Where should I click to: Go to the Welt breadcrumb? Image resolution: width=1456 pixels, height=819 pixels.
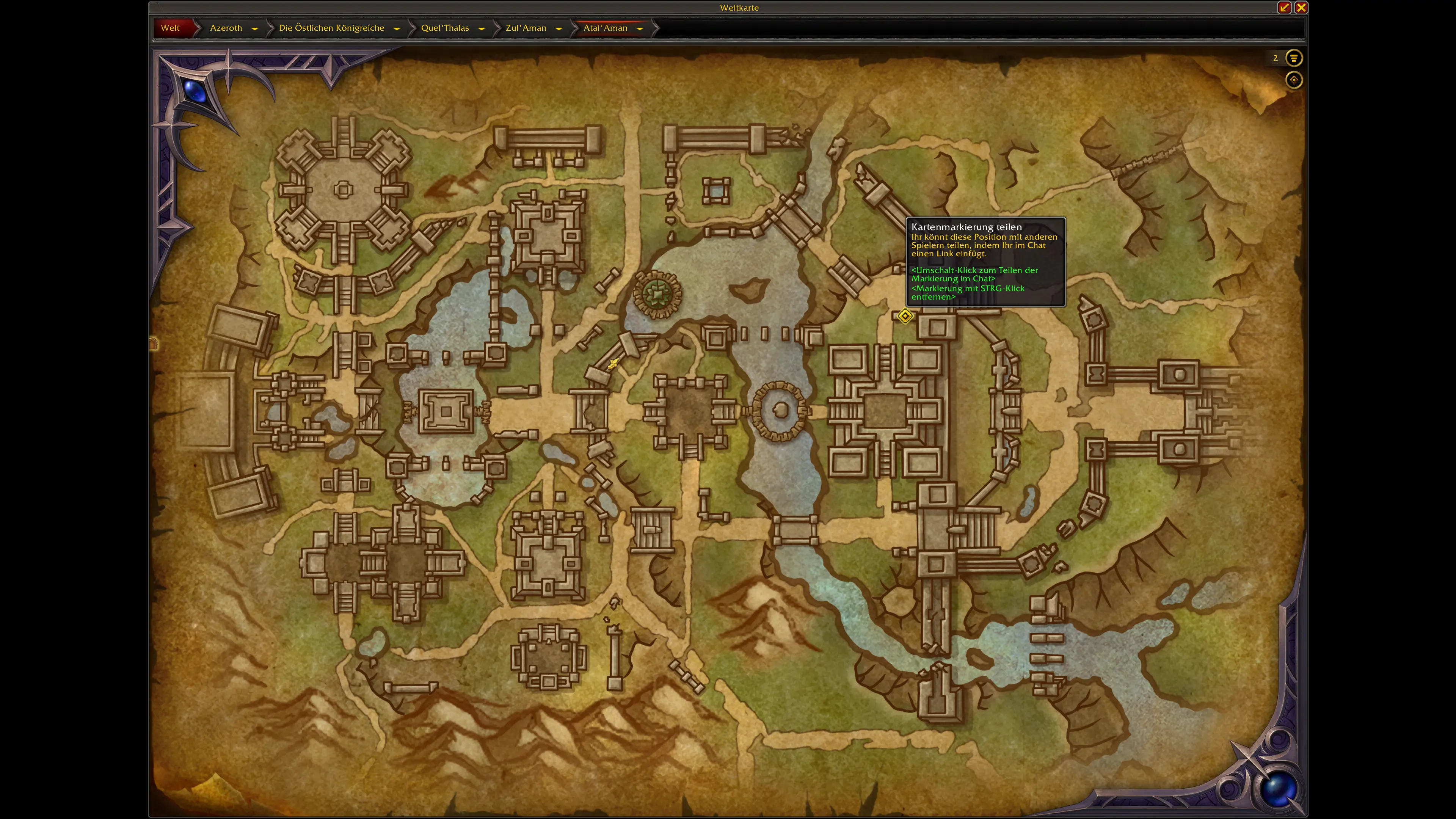(170, 28)
